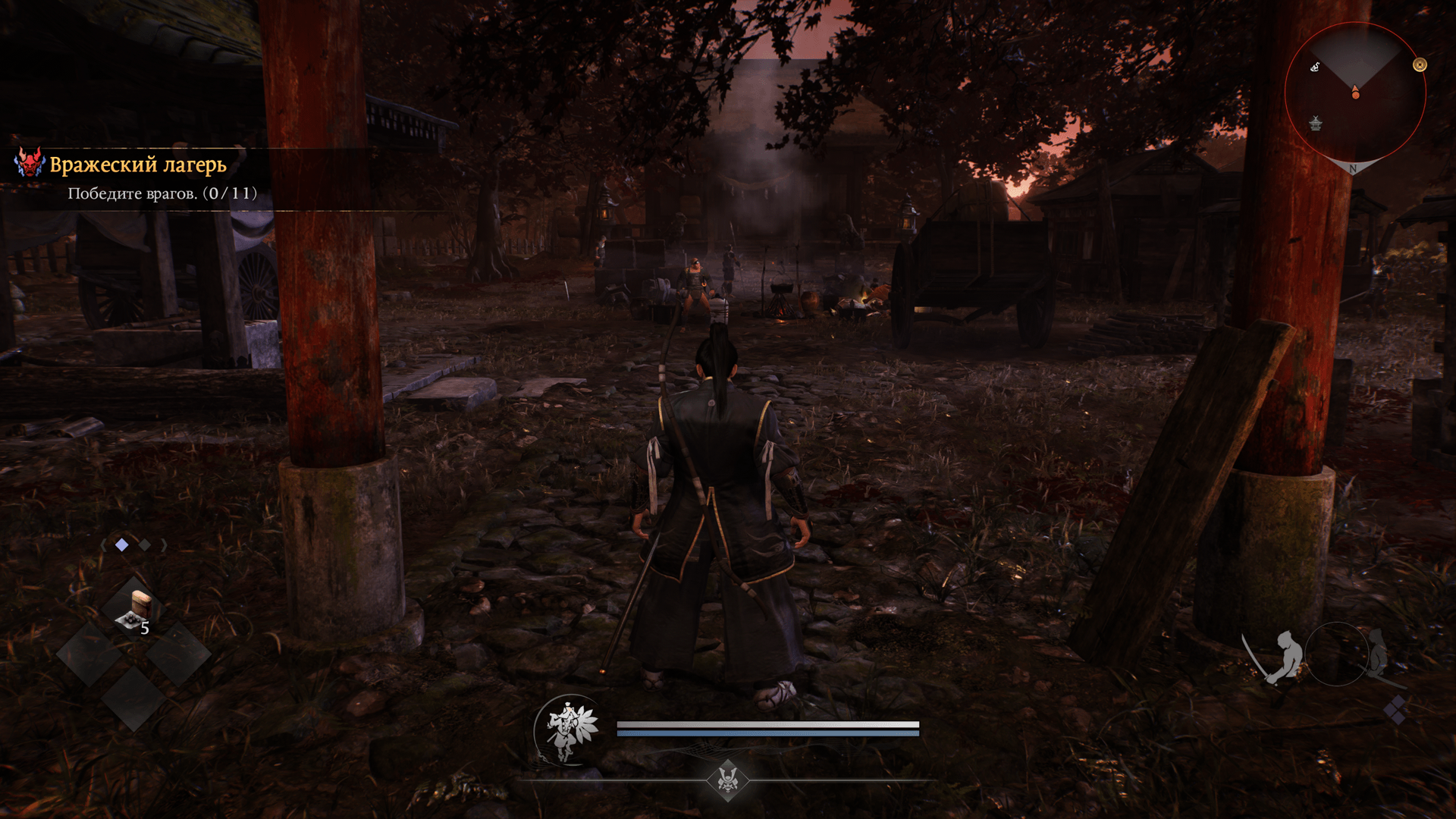
Task: Select the drawn-sword stance icon
Action: click(1278, 657)
